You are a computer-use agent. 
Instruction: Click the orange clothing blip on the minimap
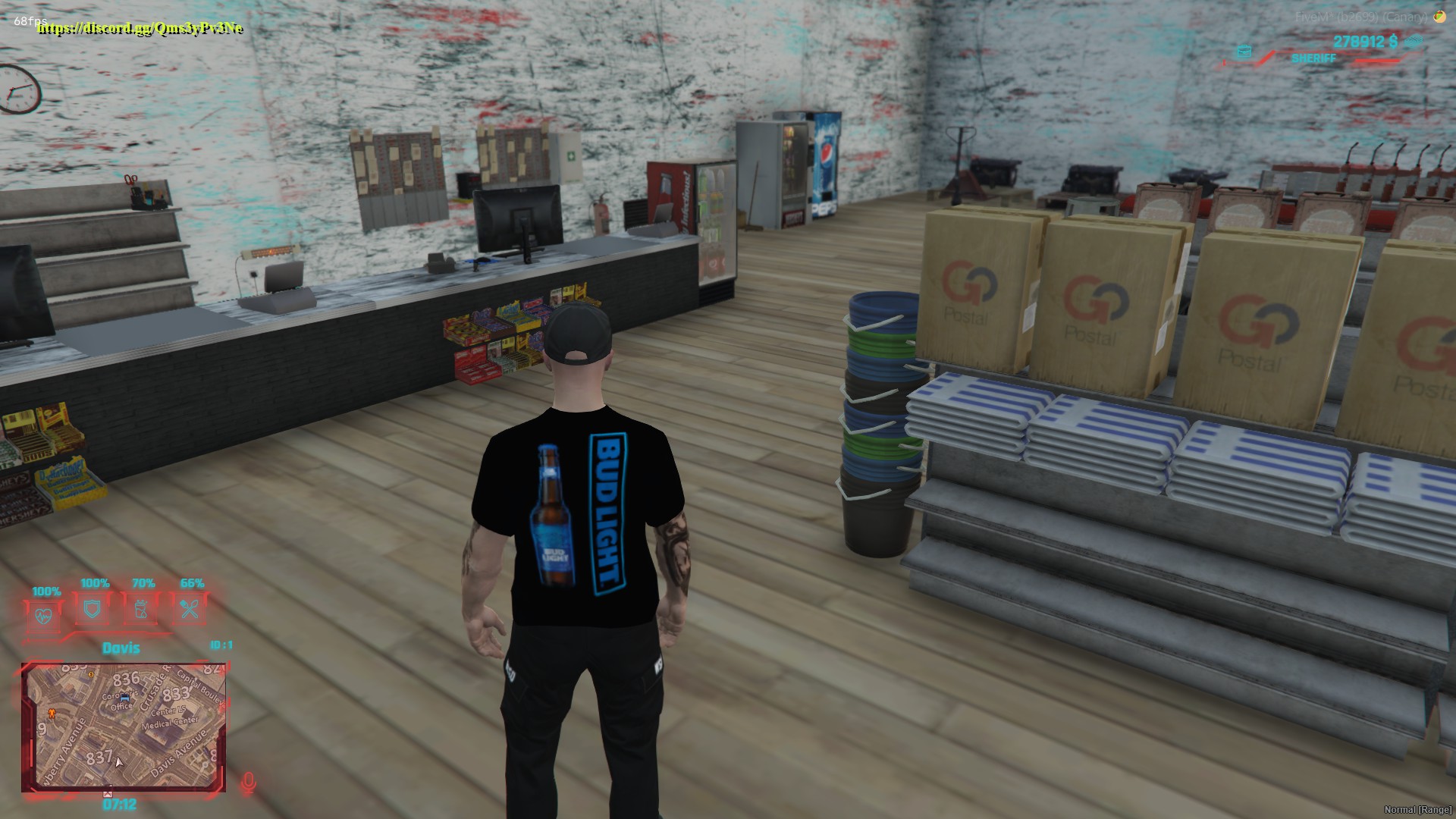[52, 714]
